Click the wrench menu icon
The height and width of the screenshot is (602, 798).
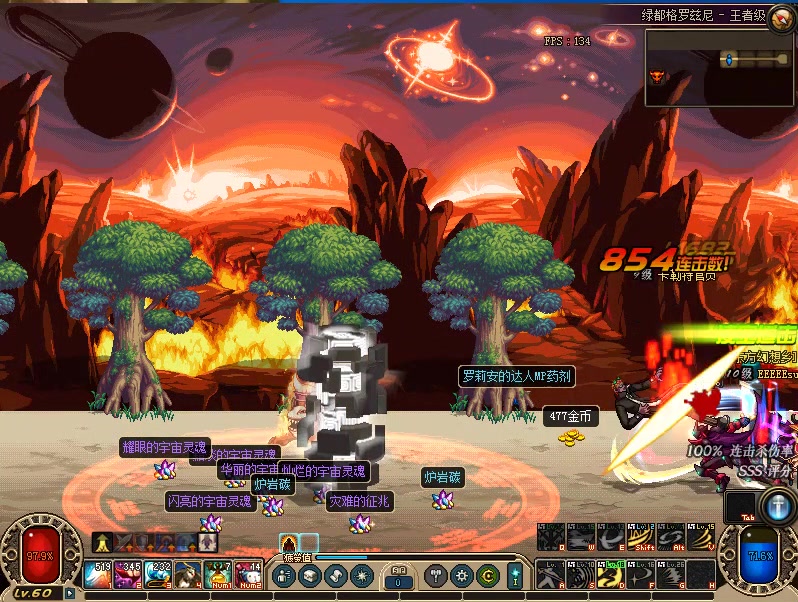click(436, 576)
